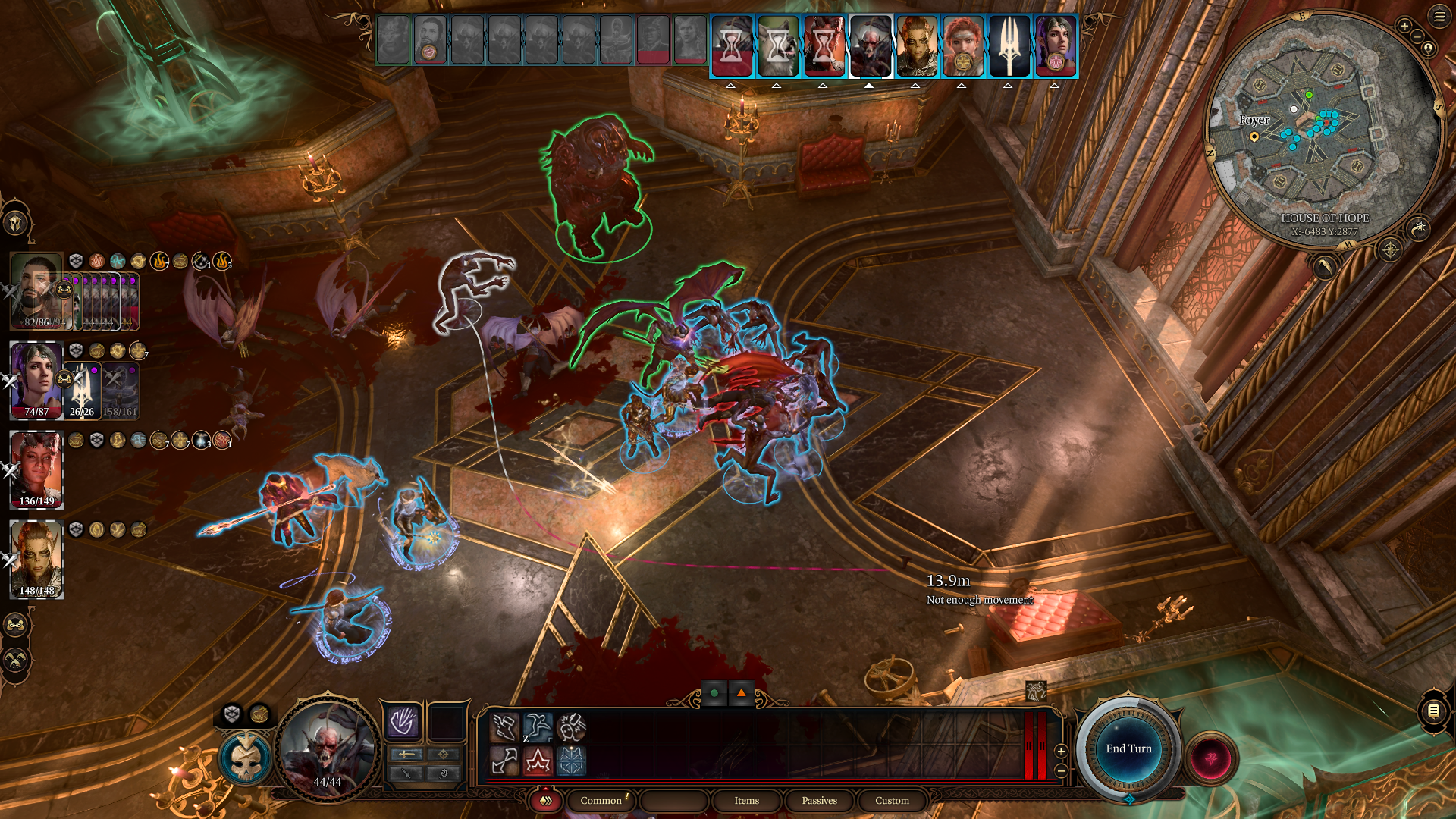Expand Gale's stacked summon portraits
Screen dimensions: 1456x819
coord(64,289)
